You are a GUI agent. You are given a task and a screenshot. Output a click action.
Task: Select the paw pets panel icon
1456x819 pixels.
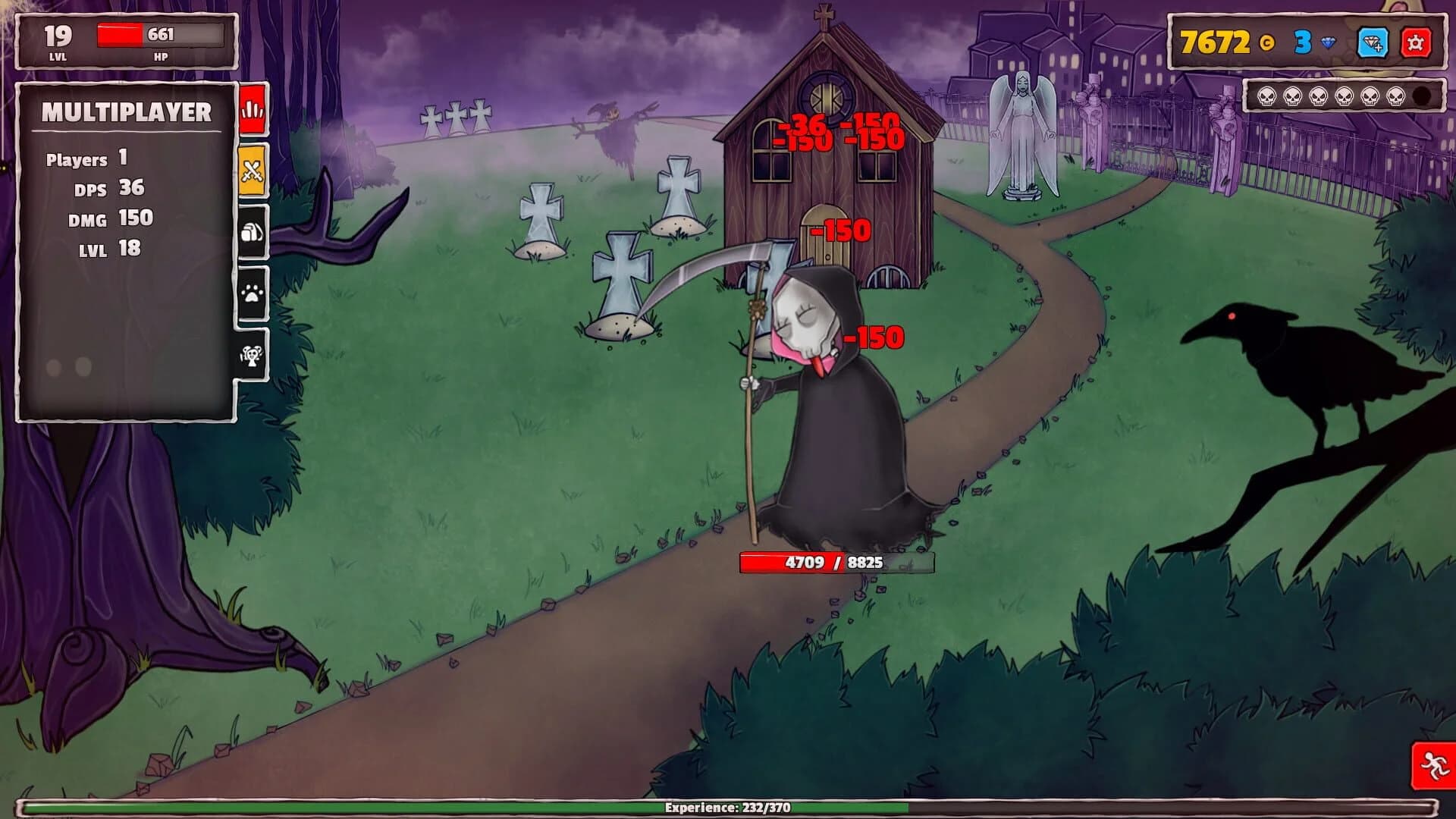(x=253, y=291)
